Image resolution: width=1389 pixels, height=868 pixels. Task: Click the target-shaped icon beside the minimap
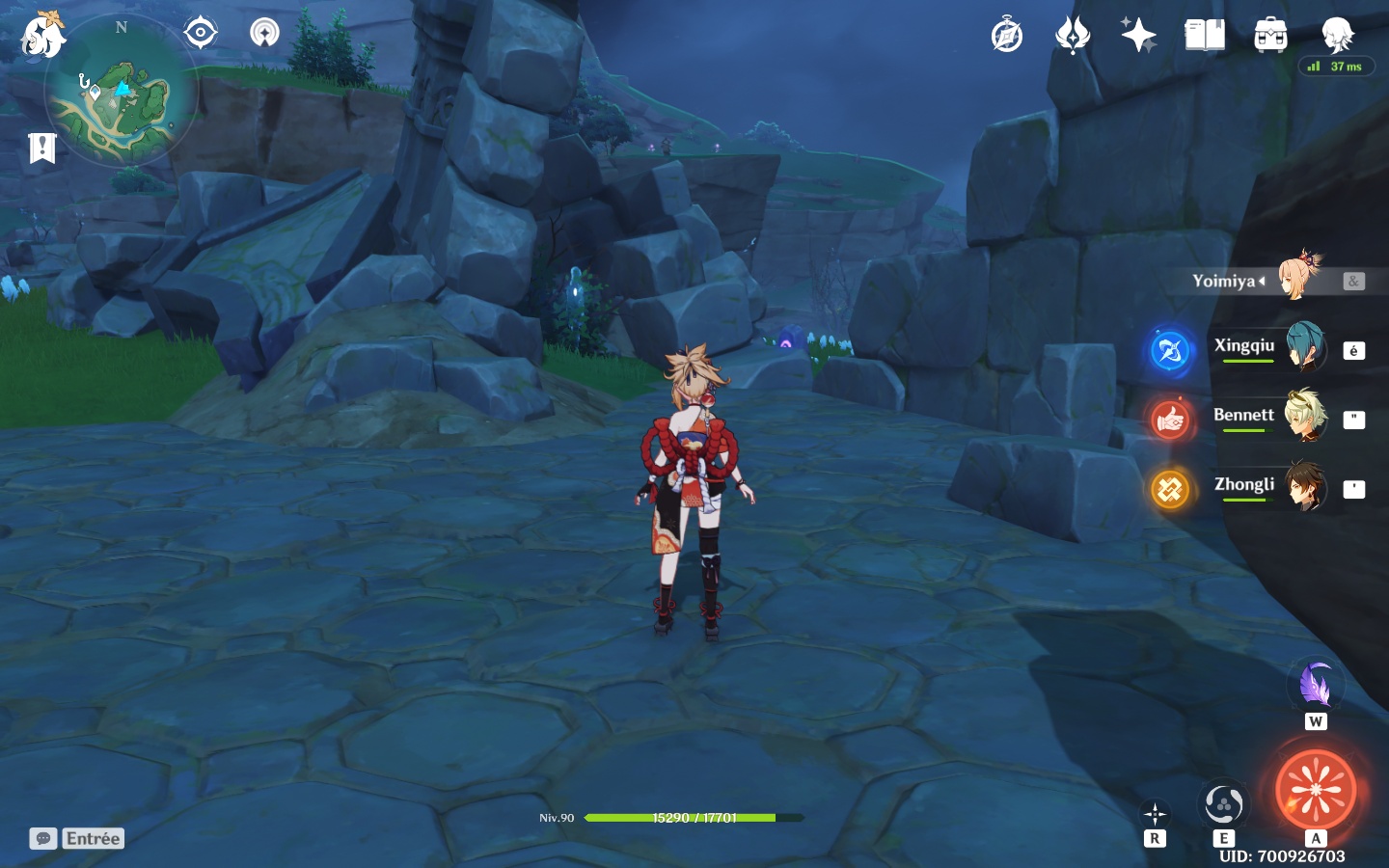click(201, 33)
